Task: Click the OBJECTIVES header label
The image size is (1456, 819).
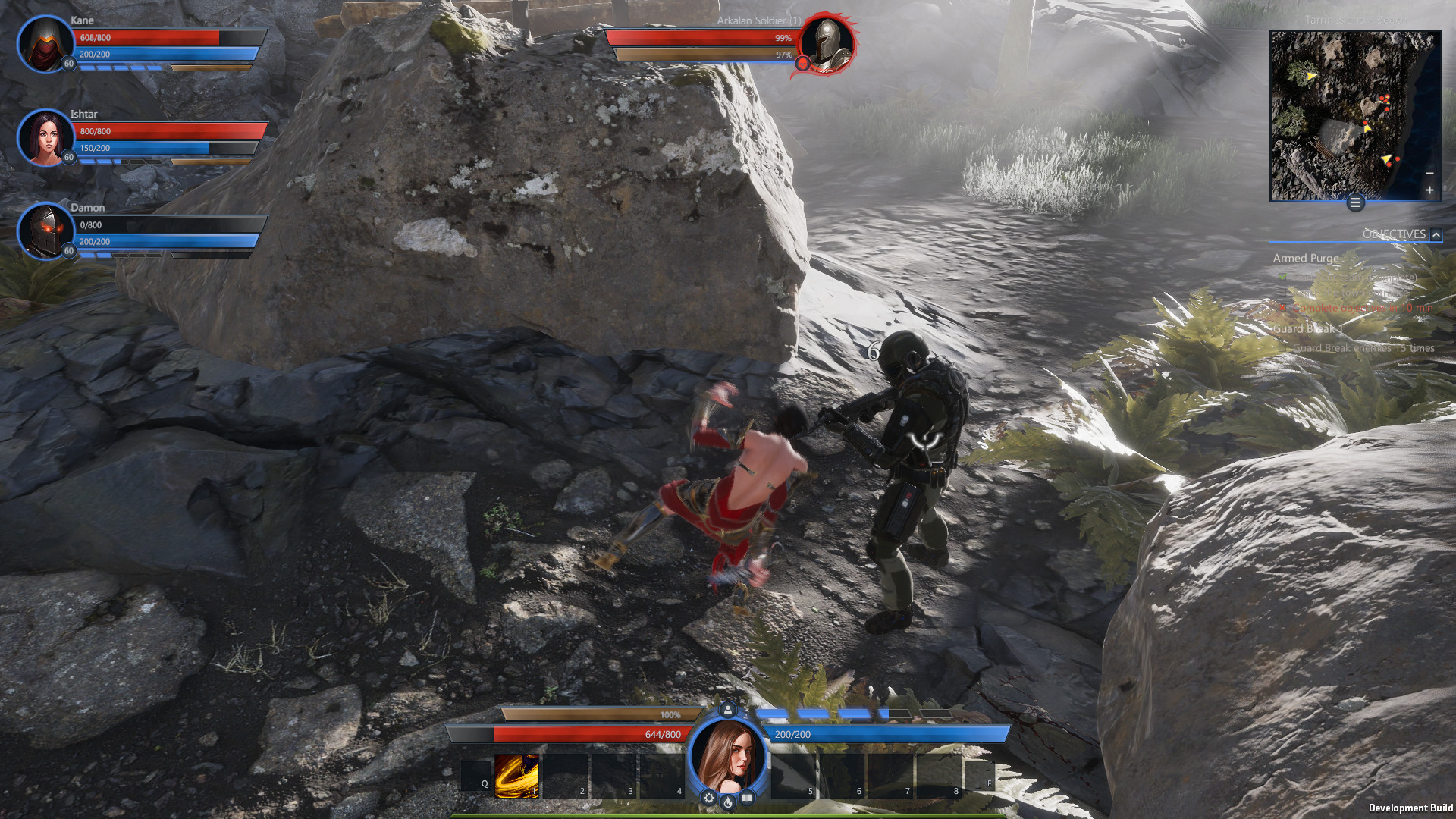Action: point(1395,234)
